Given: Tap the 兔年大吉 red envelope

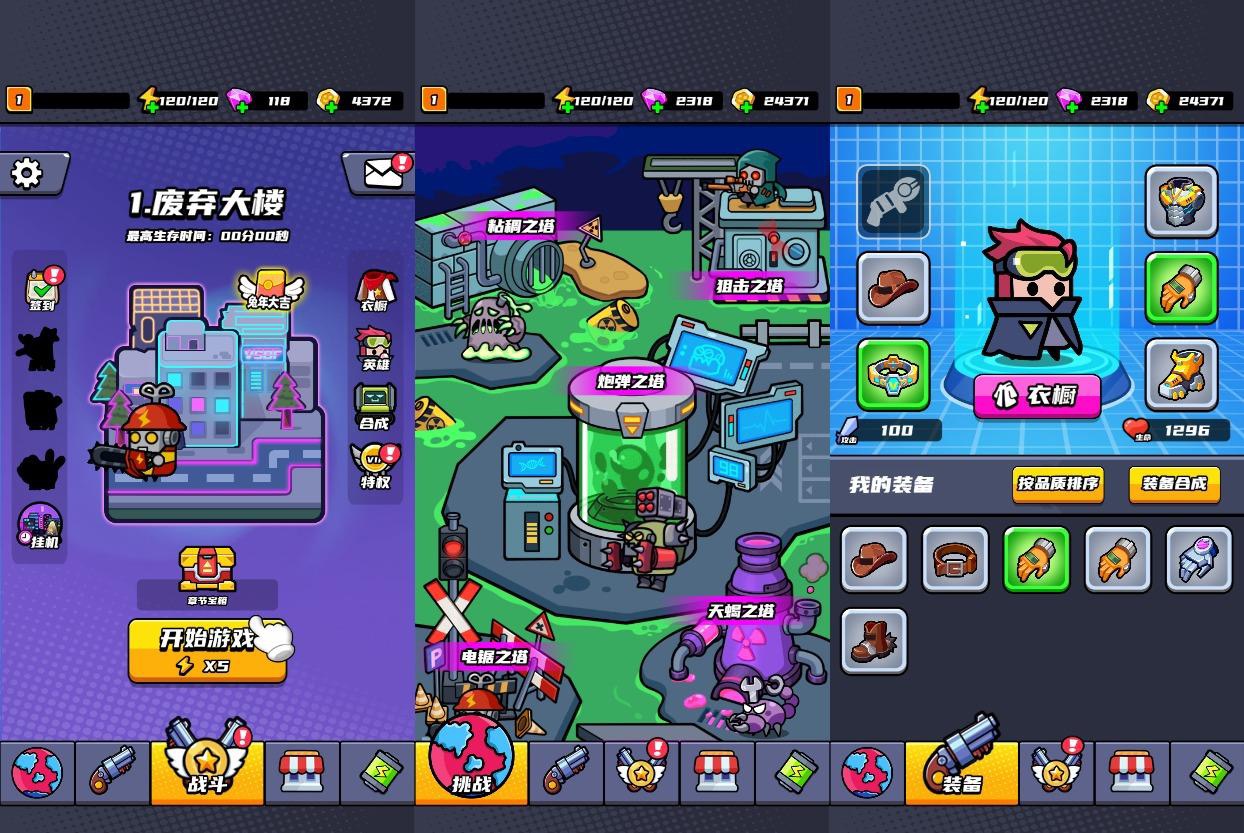Looking at the screenshot, I should coord(269,288).
